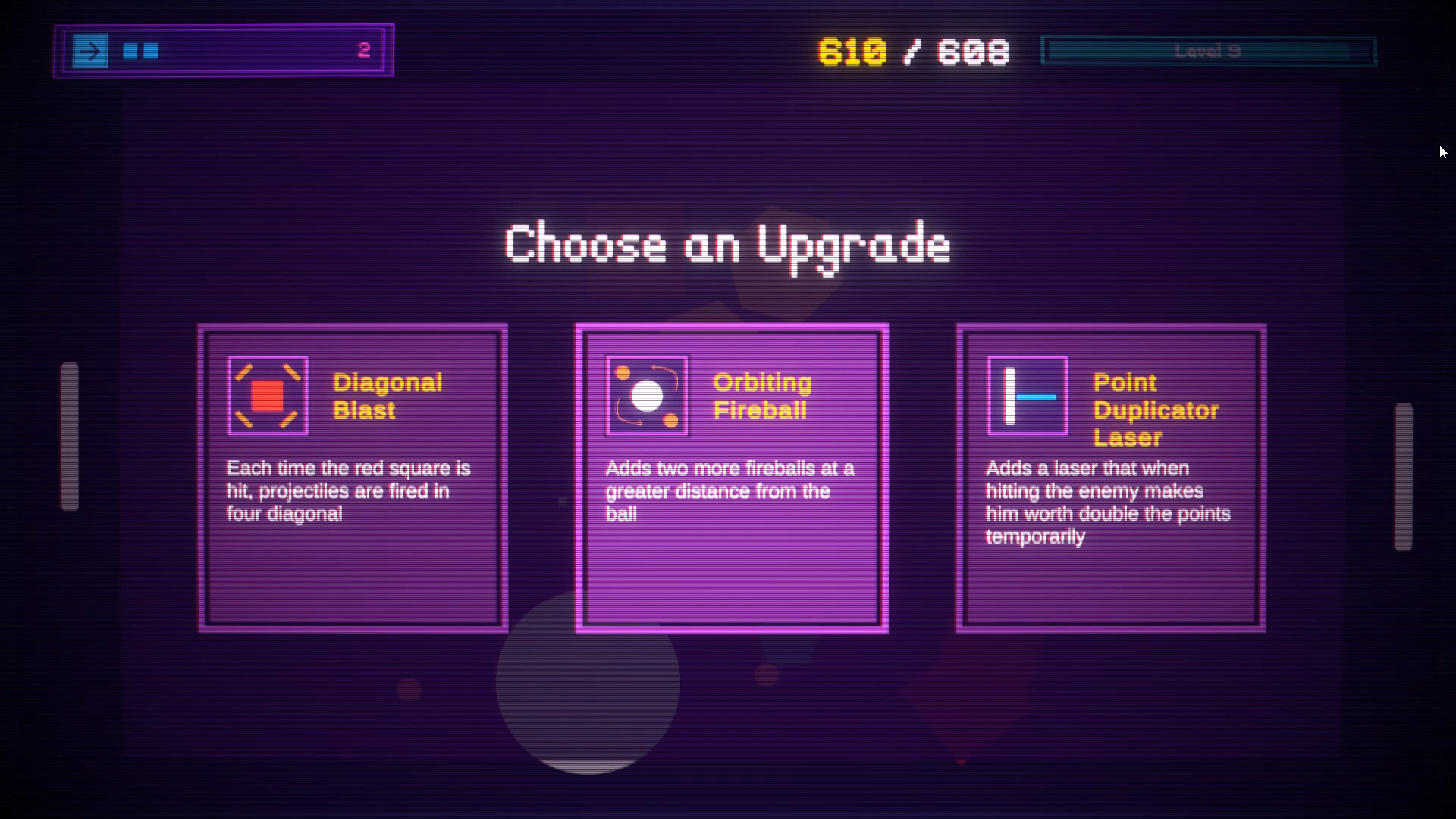The height and width of the screenshot is (819, 1456).
Task: Click the Choose an Upgrade heading
Action: pyautogui.click(x=727, y=245)
